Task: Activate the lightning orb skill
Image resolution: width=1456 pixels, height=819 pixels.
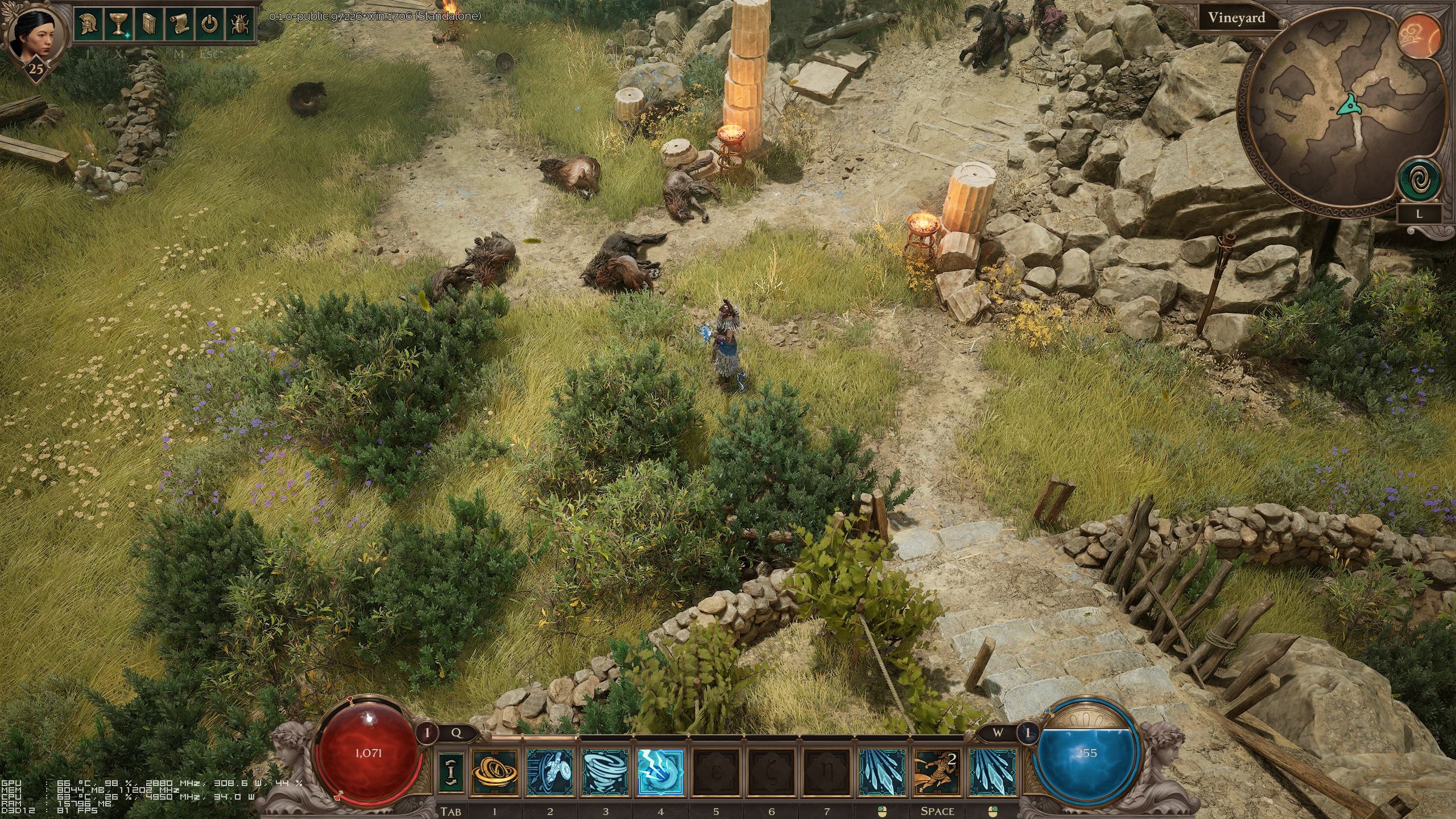Action: (660, 772)
